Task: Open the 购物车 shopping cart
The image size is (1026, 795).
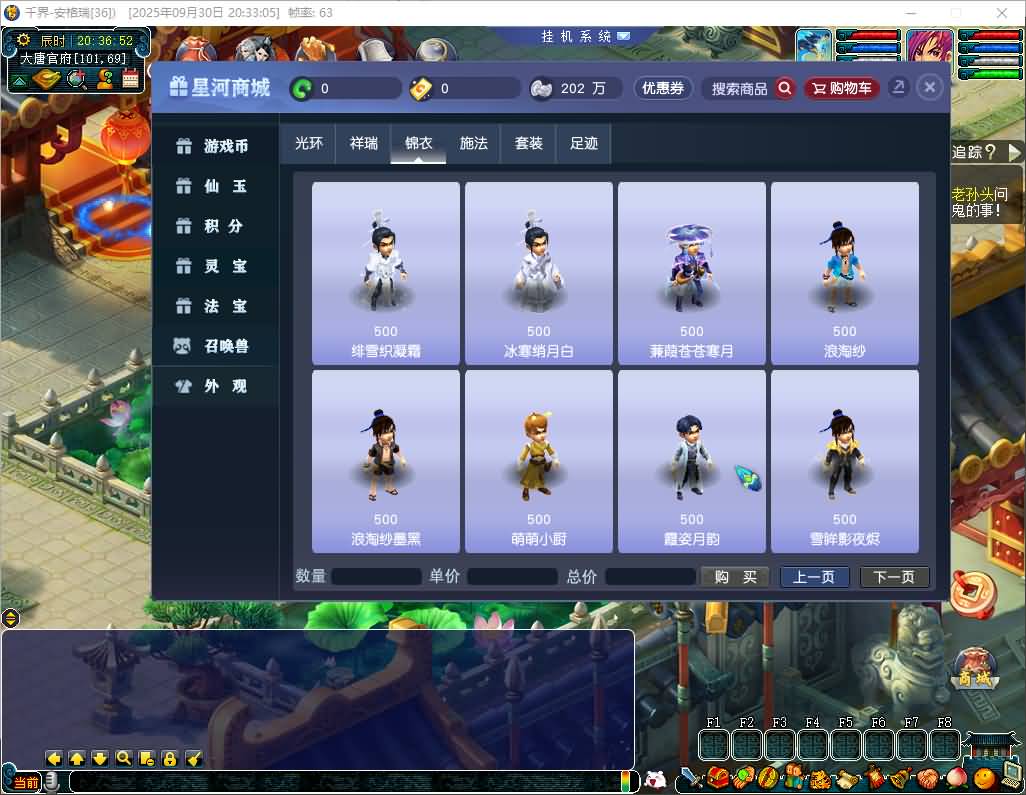Action: point(841,88)
